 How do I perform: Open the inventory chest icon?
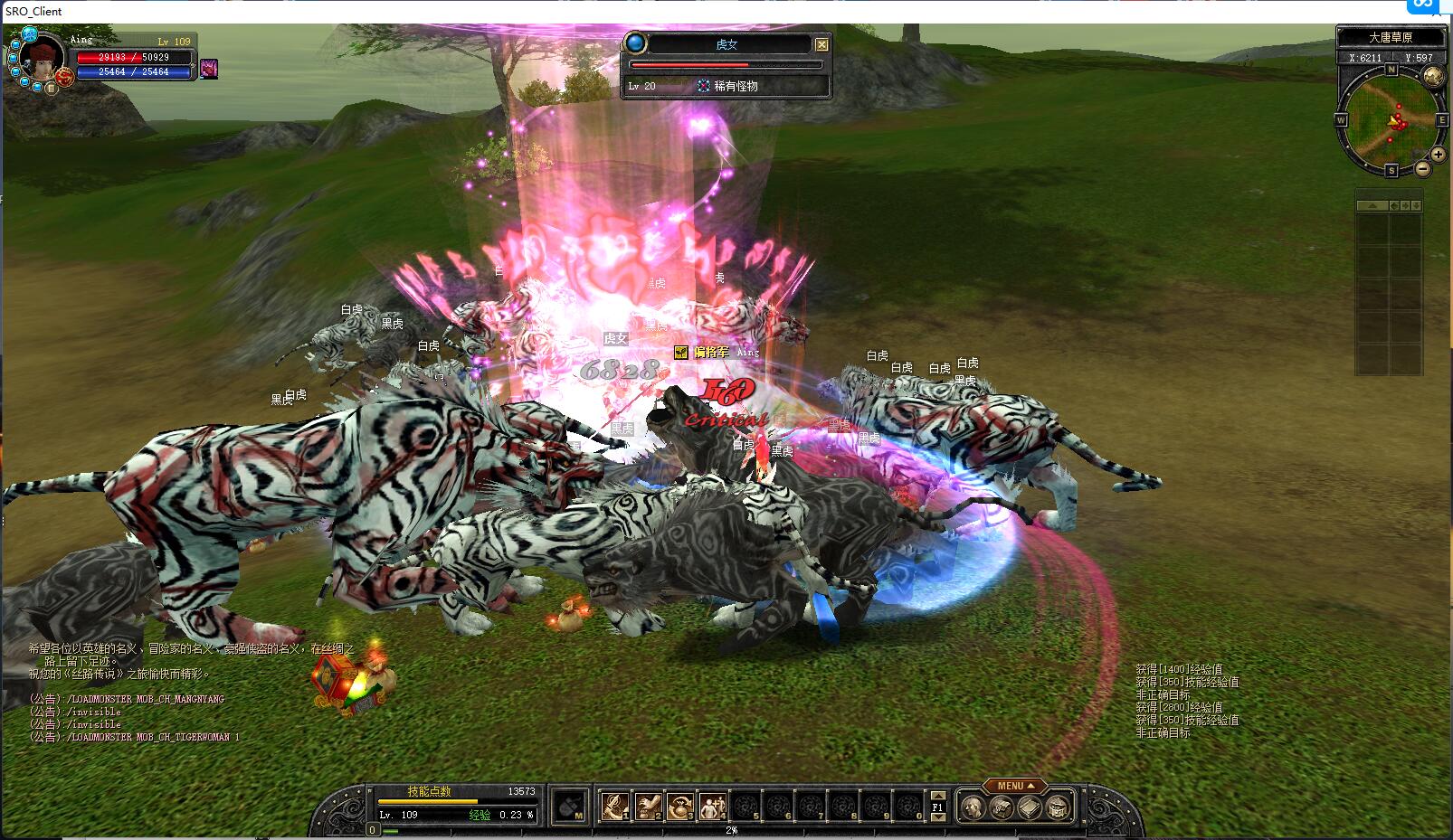point(1002,807)
